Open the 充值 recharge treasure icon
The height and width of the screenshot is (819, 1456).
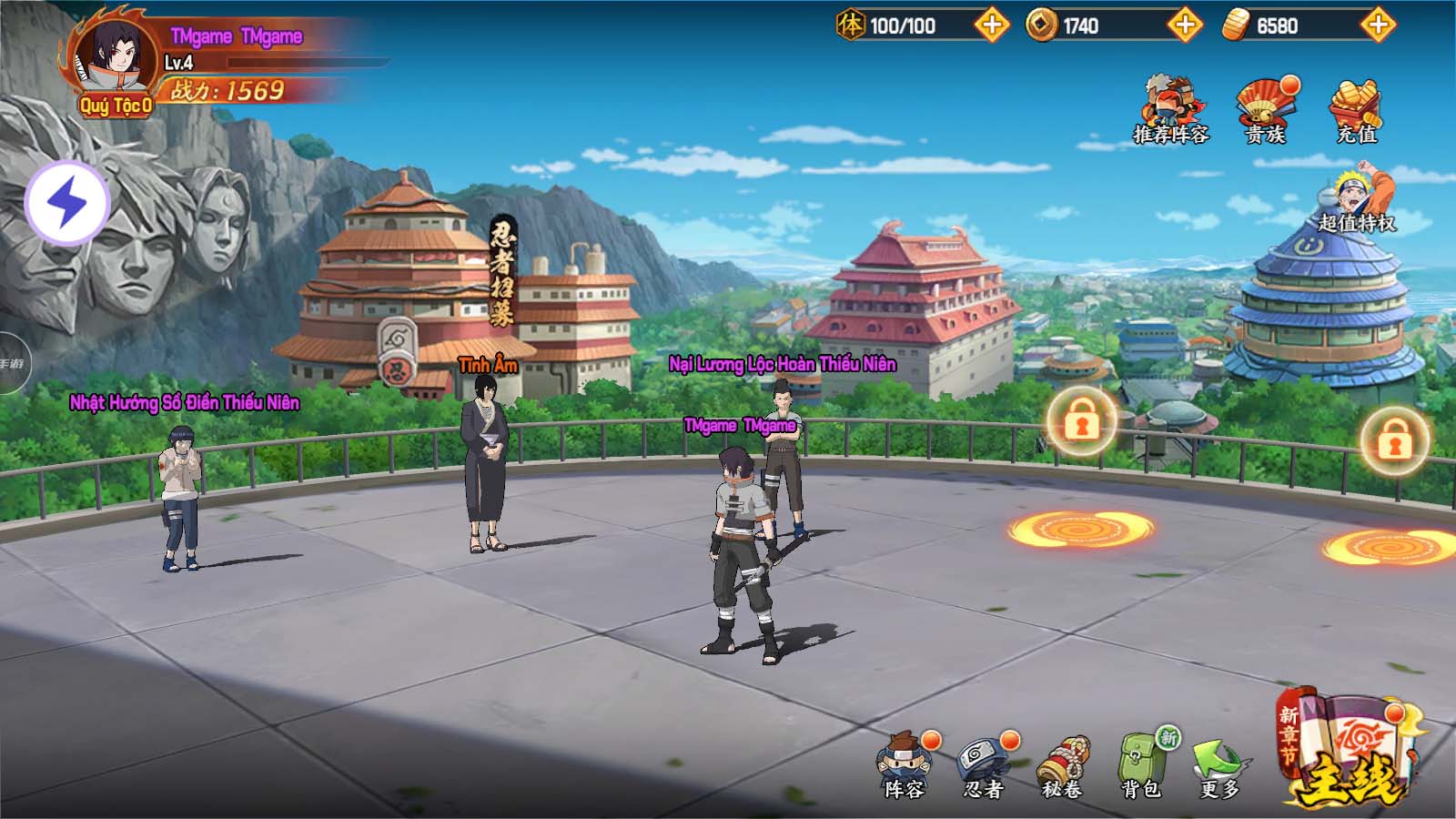[1356, 109]
